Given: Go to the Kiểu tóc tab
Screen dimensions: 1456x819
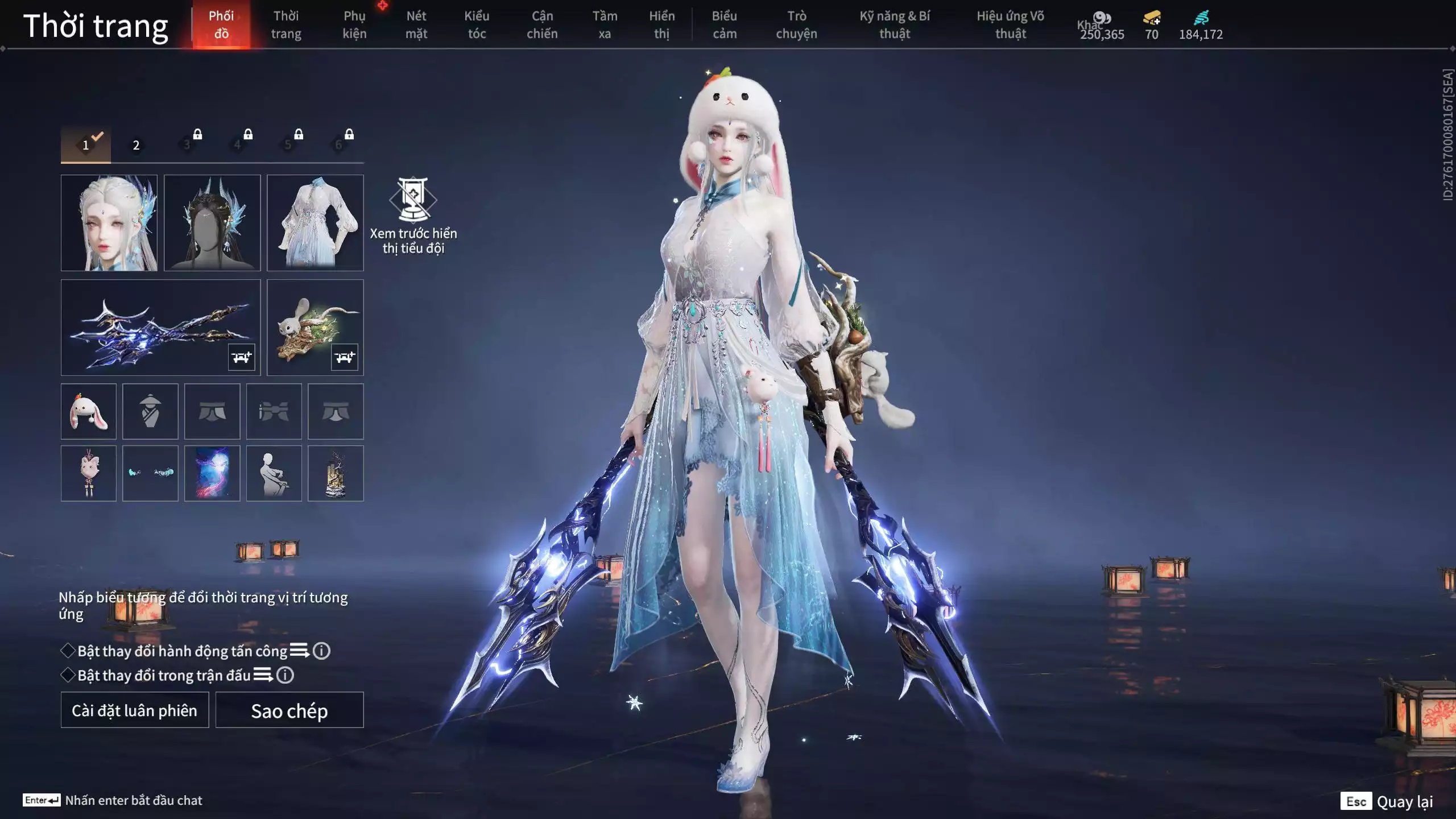Looking at the screenshot, I should pyautogui.click(x=477, y=25).
